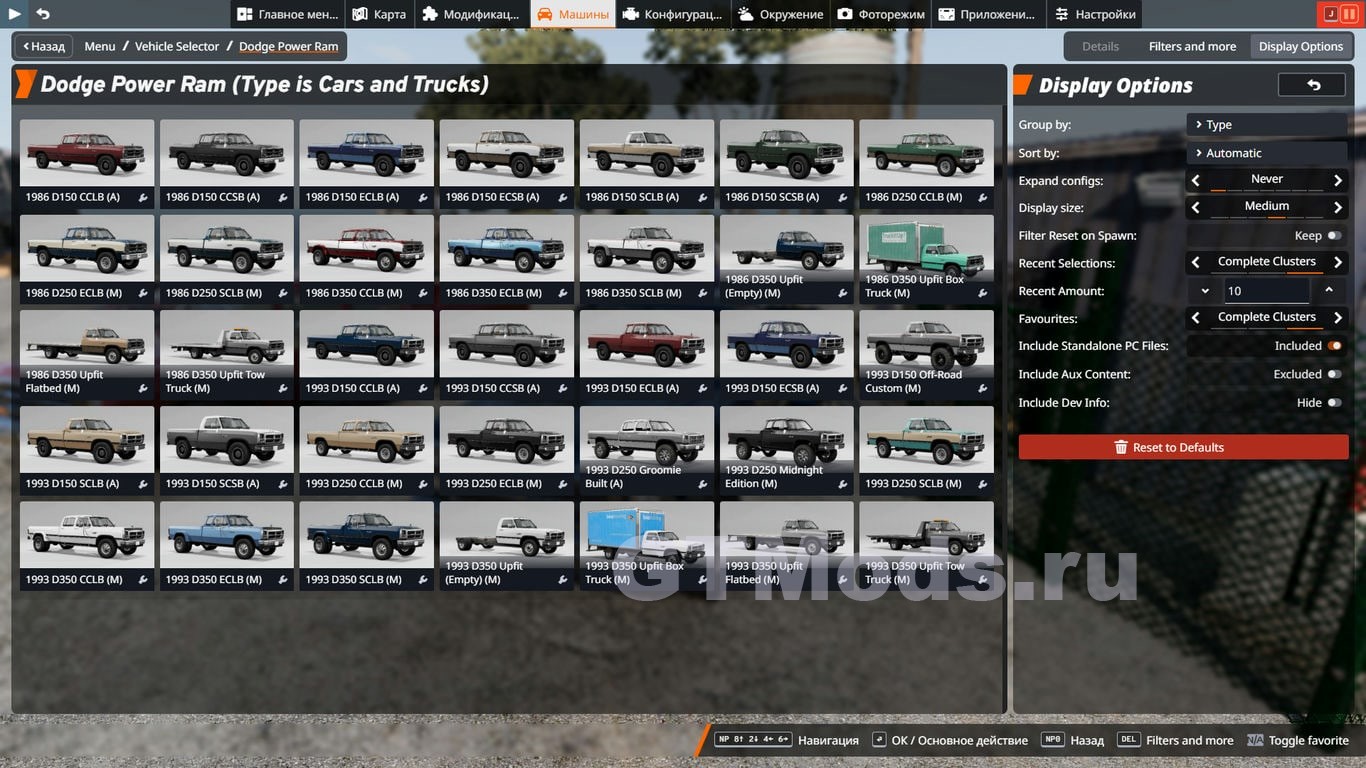Reset display options to defaults
This screenshot has height=768, width=1366.
coord(1183,447)
